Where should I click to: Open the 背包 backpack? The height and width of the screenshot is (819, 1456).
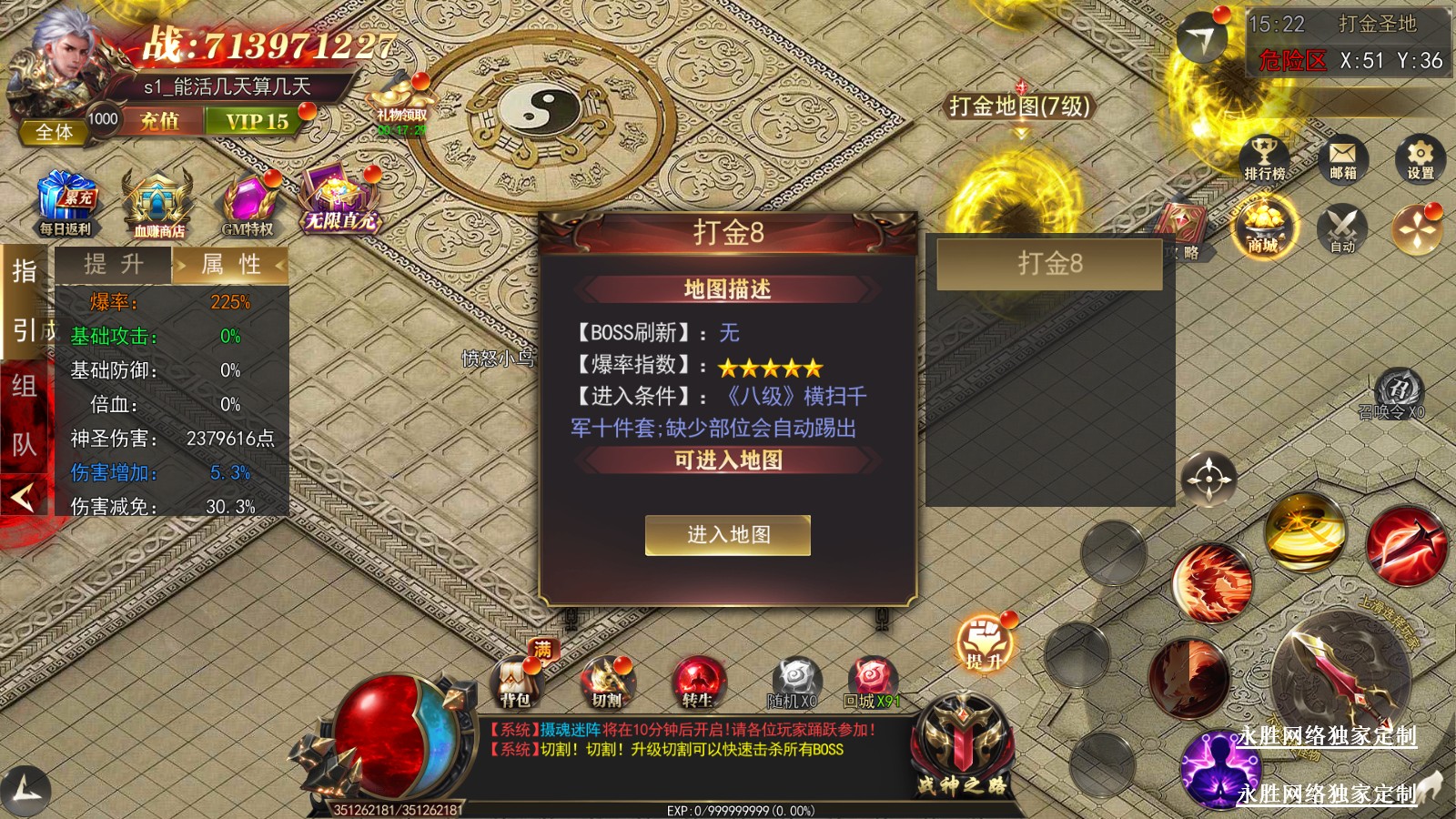click(x=516, y=682)
